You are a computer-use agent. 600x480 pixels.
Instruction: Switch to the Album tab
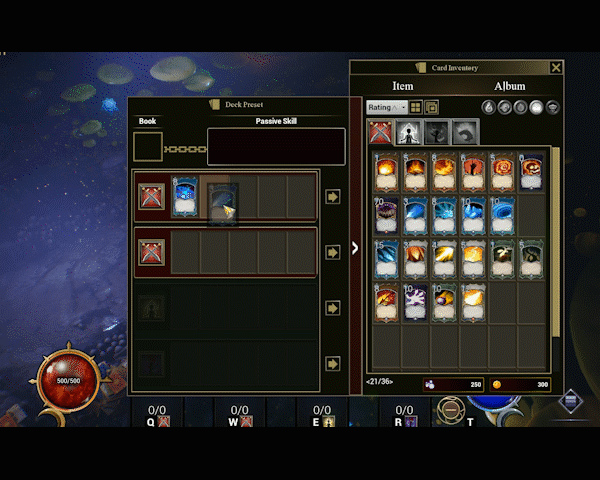coord(509,87)
